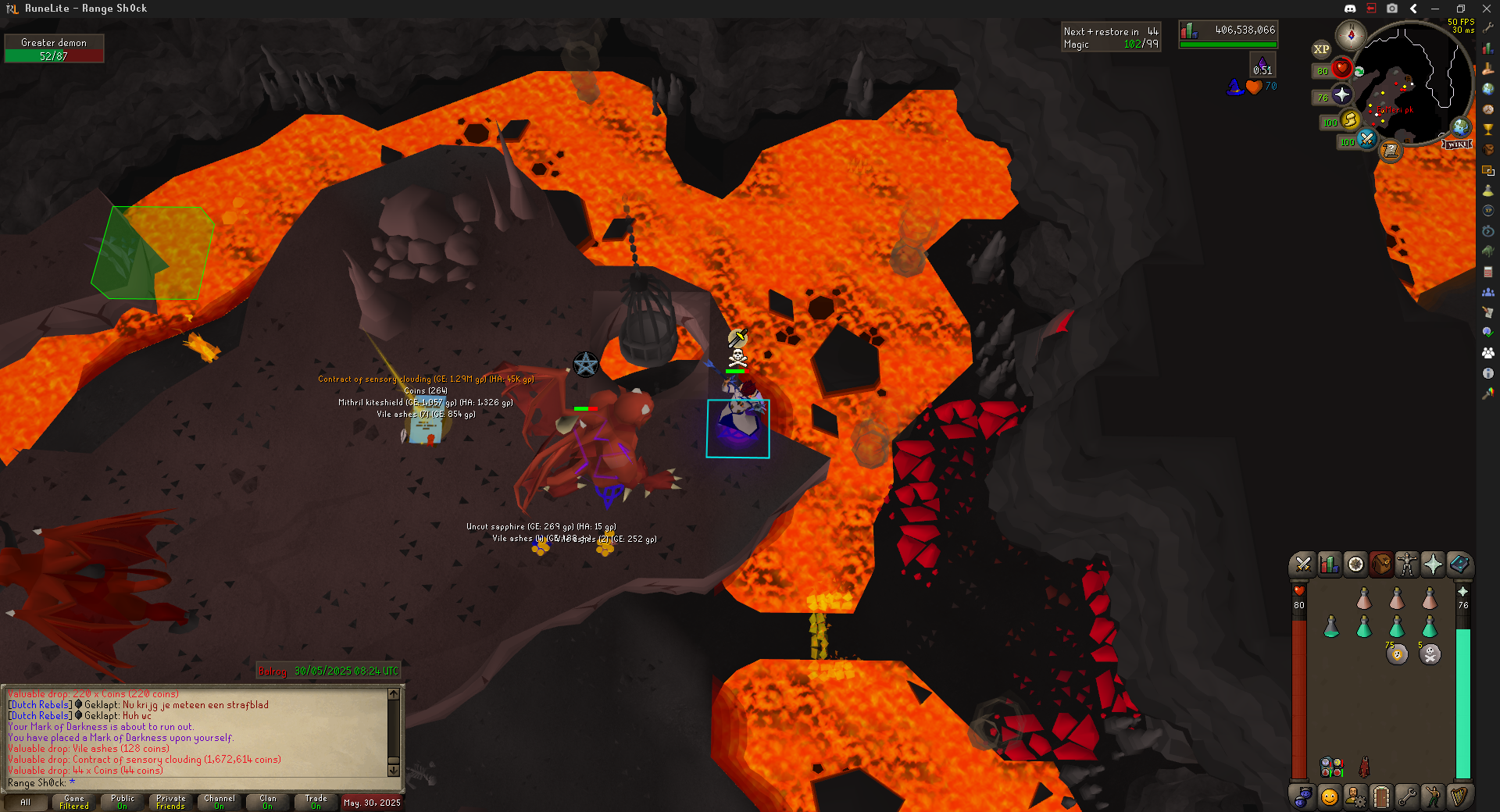Open the Emotes tab
The width and height of the screenshot is (1500, 812).
click(1433, 796)
